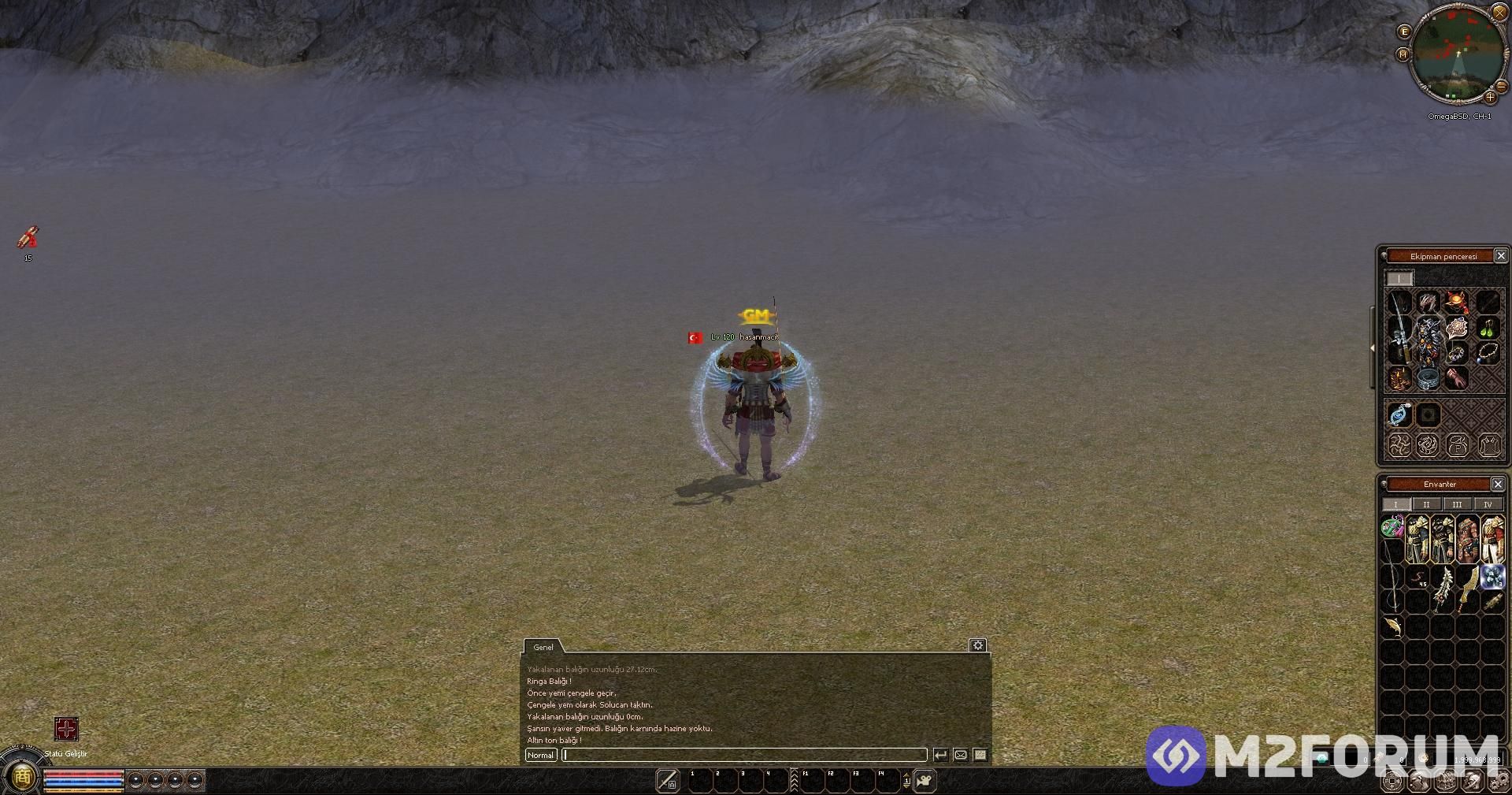The height and width of the screenshot is (795, 1512).
Task: Focus the chat text input field
Action: pos(744,755)
